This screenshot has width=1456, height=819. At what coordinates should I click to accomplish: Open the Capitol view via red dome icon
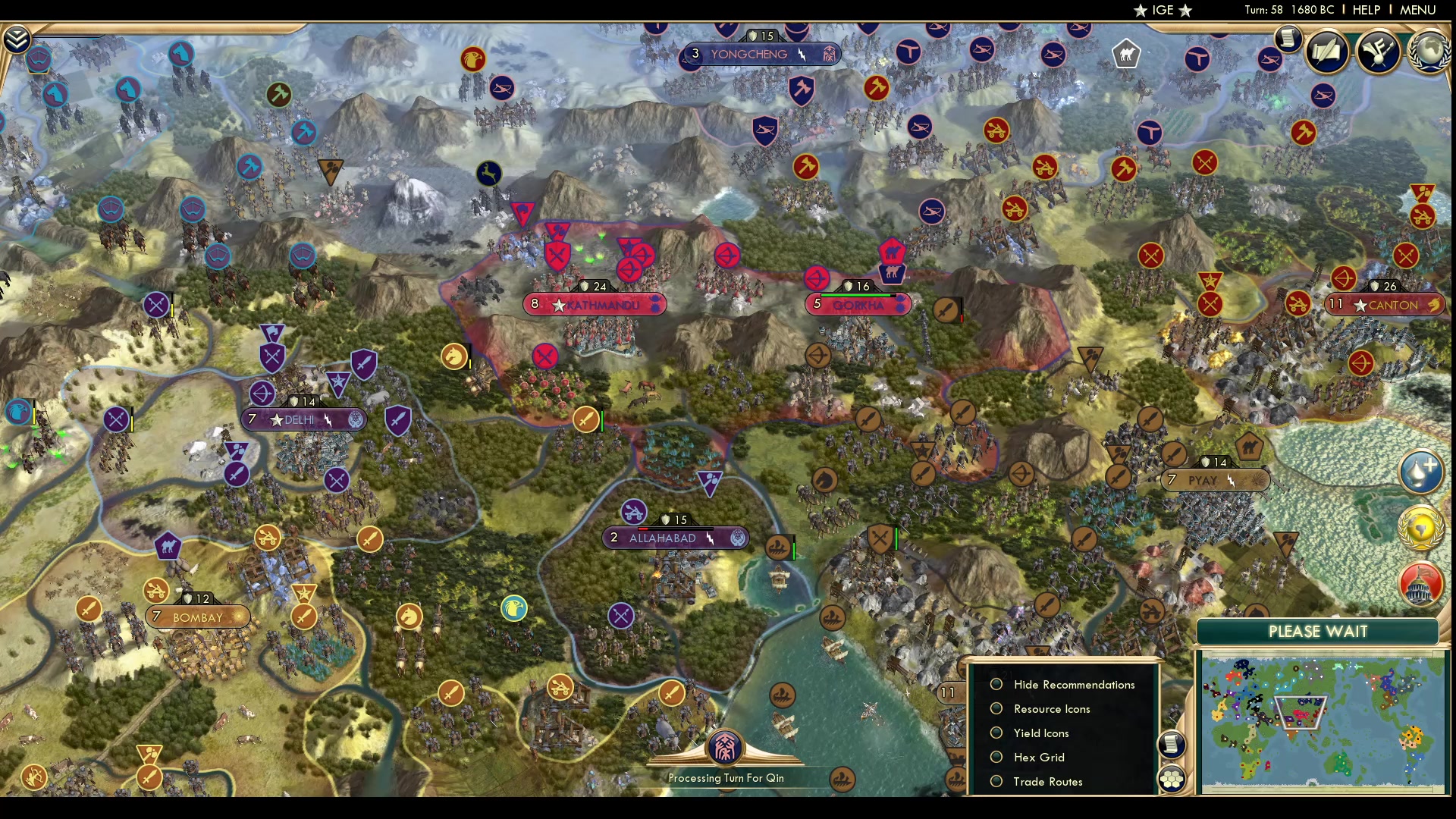[x=1421, y=585]
